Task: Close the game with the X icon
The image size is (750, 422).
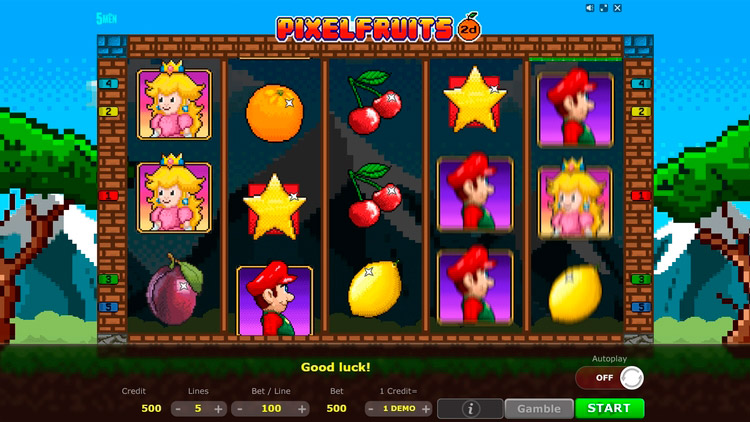Action: (x=618, y=8)
